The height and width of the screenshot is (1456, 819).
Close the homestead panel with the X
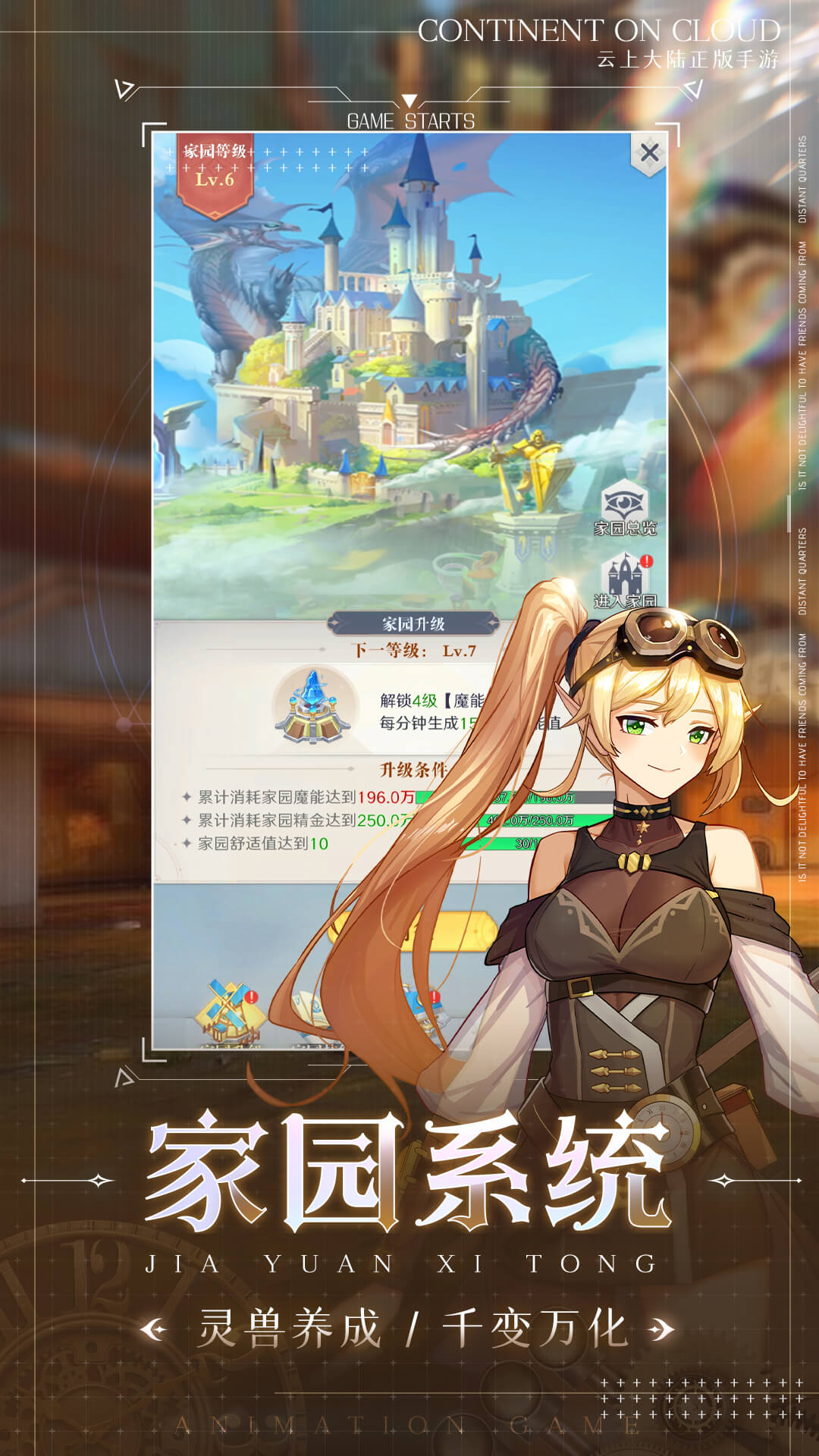[x=649, y=153]
